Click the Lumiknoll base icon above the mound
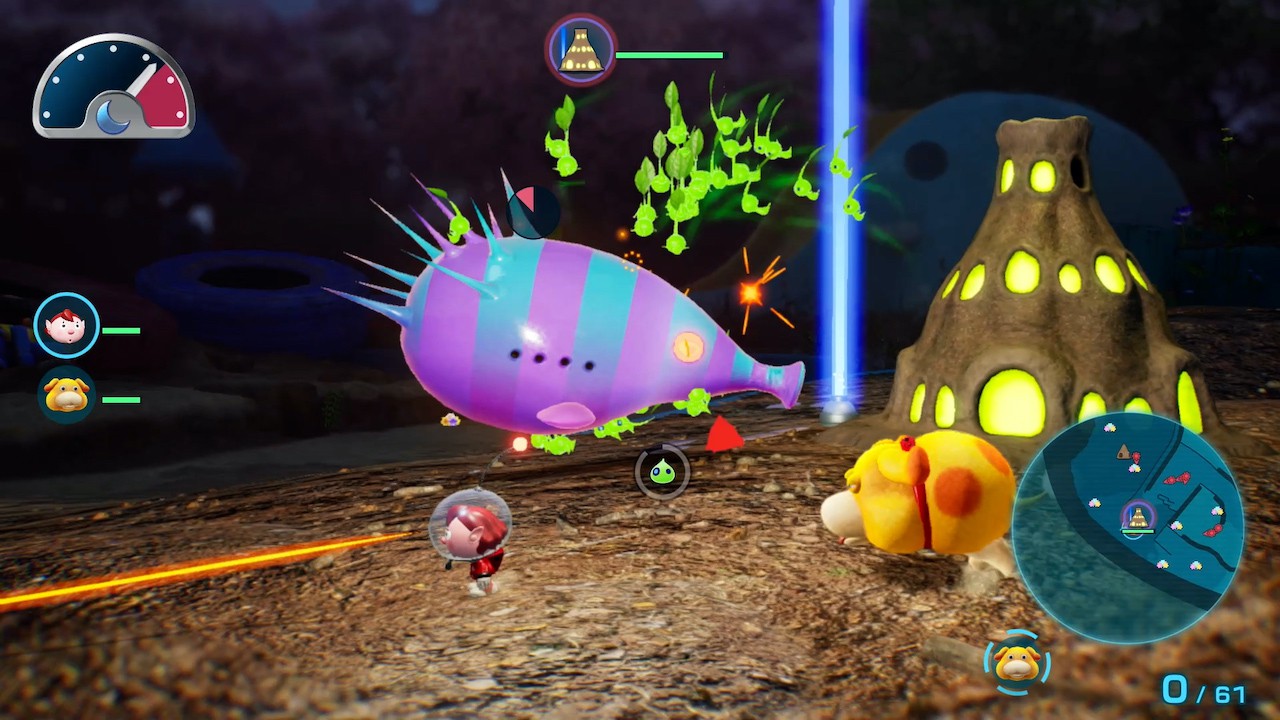The width and height of the screenshot is (1280, 720). [x=580, y=50]
